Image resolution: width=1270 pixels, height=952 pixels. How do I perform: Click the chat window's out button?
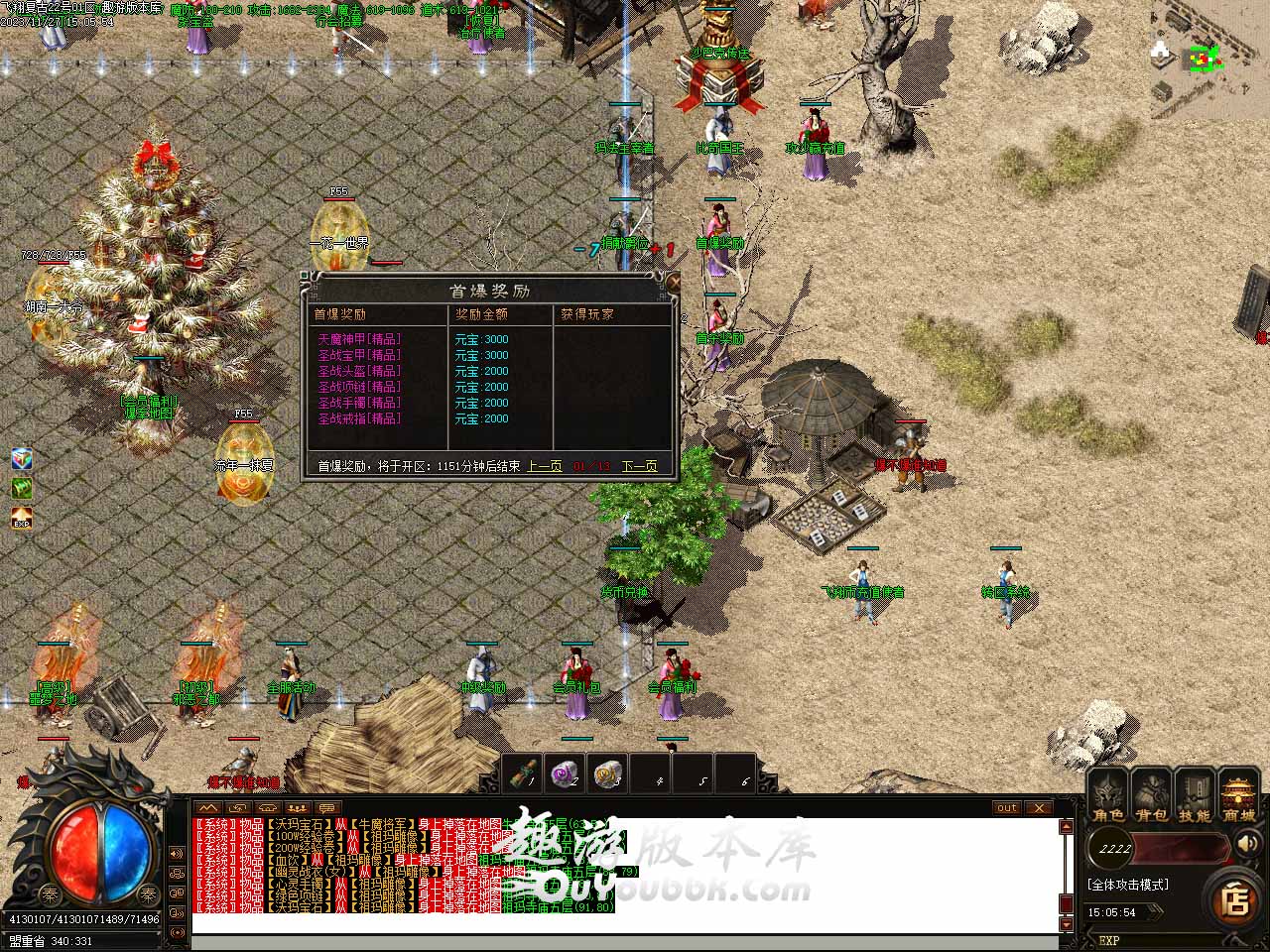tap(1007, 807)
